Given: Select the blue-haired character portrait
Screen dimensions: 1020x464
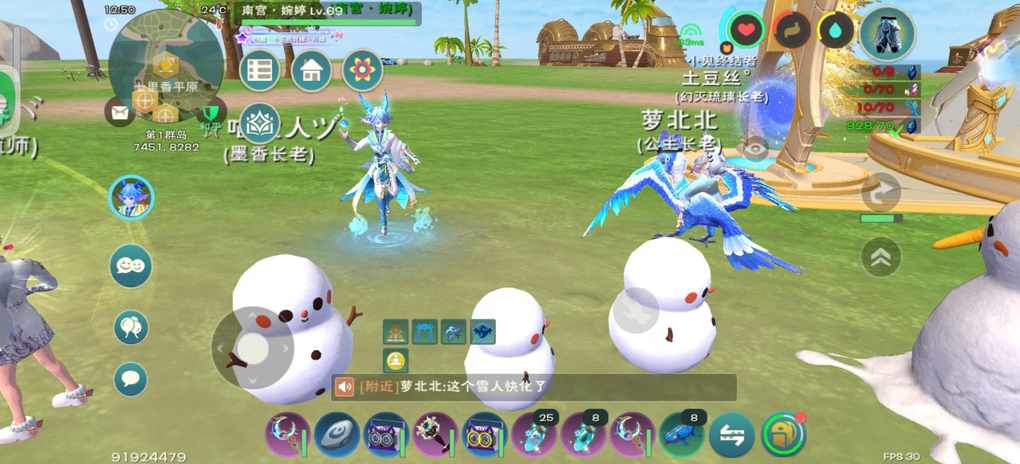Looking at the screenshot, I should [x=131, y=197].
